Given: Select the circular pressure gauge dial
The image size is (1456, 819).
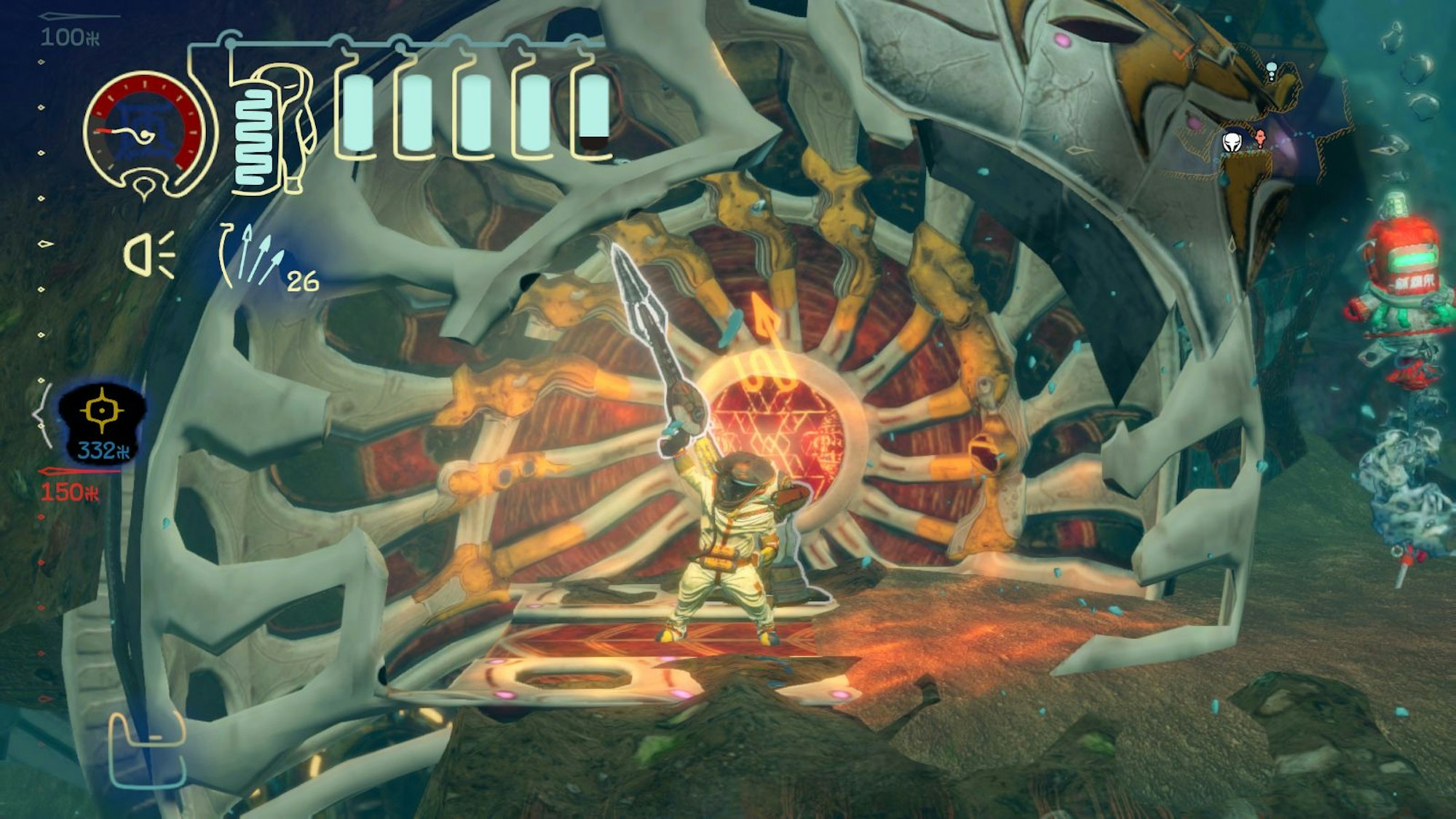Looking at the screenshot, I should [x=143, y=120].
